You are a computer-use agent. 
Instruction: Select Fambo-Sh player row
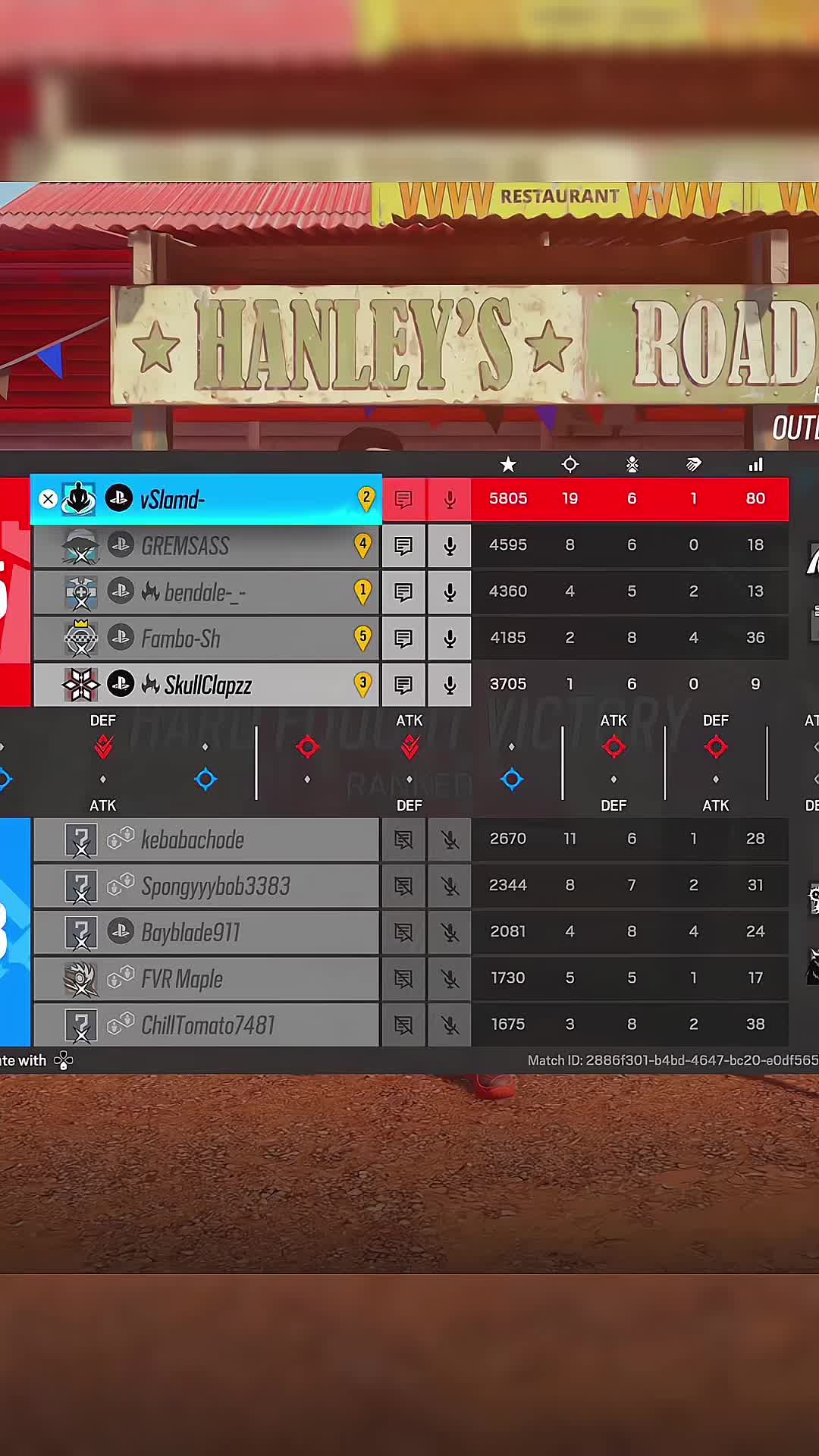(x=205, y=639)
